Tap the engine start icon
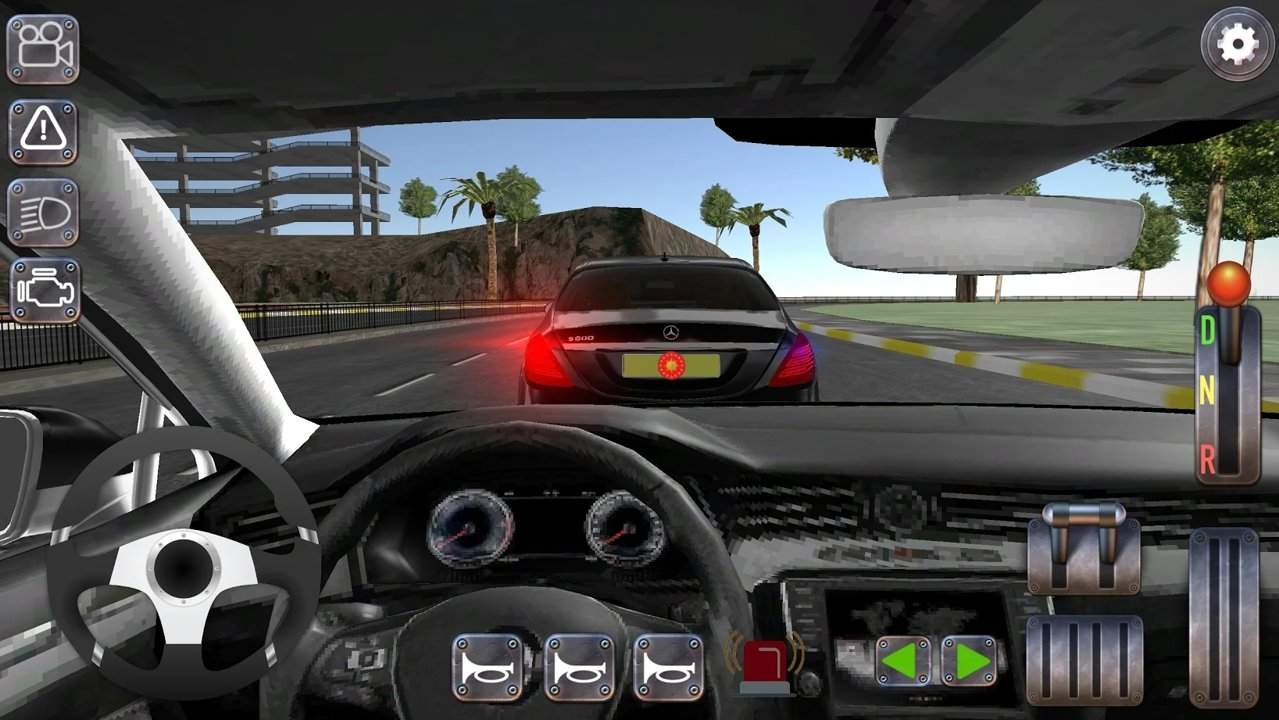The width and height of the screenshot is (1279, 720). (44, 291)
